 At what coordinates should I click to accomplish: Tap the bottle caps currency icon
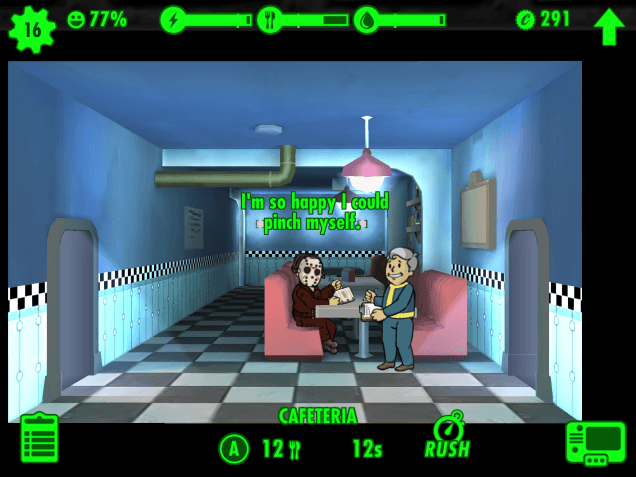pyautogui.click(x=526, y=19)
